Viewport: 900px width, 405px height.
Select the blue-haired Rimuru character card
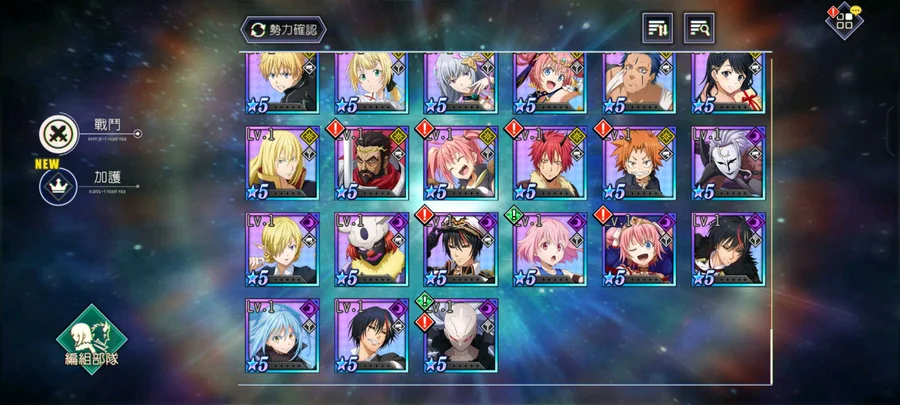pyautogui.click(x=282, y=335)
